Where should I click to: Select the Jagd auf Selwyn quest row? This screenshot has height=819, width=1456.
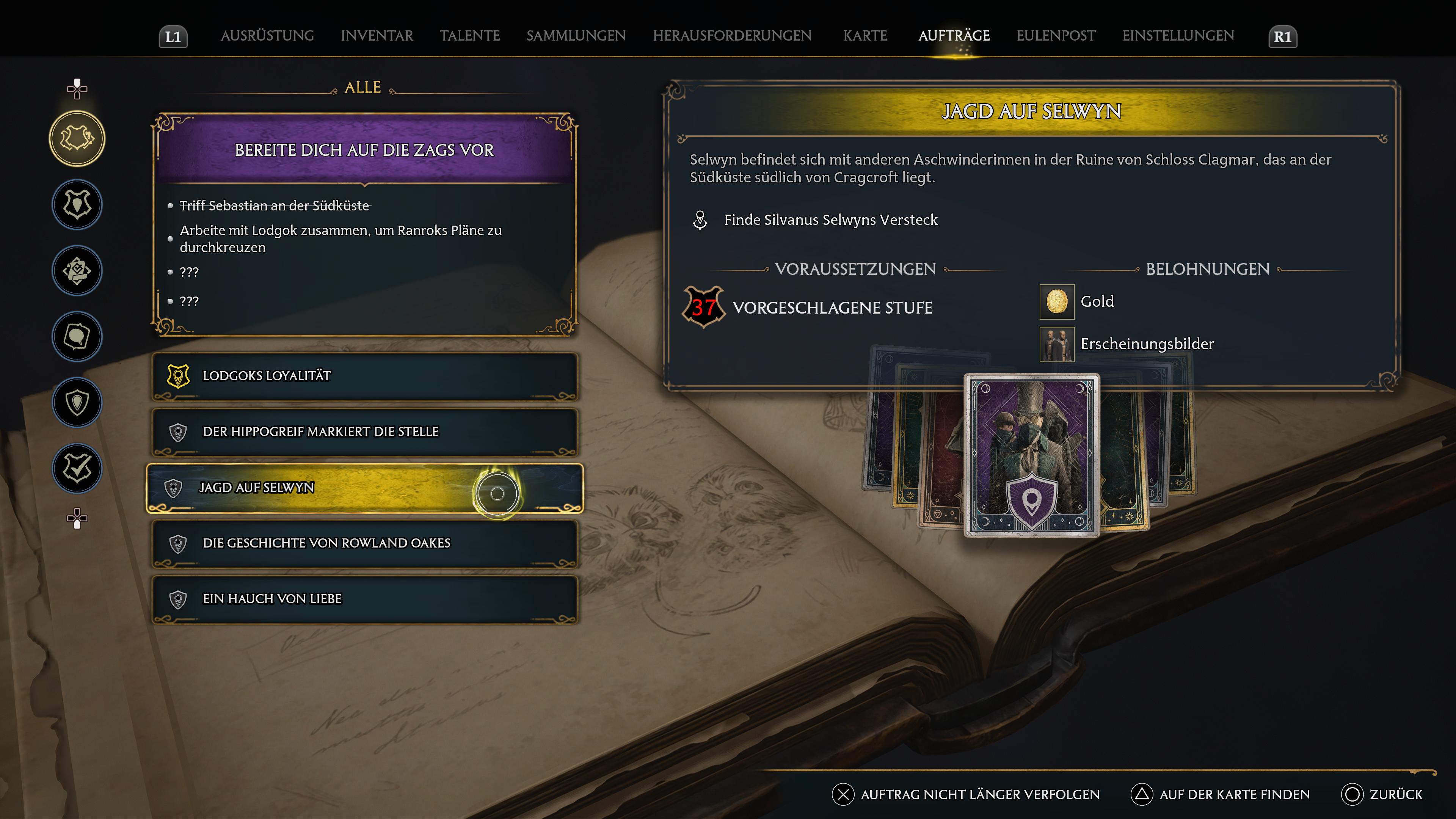[x=364, y=488]
